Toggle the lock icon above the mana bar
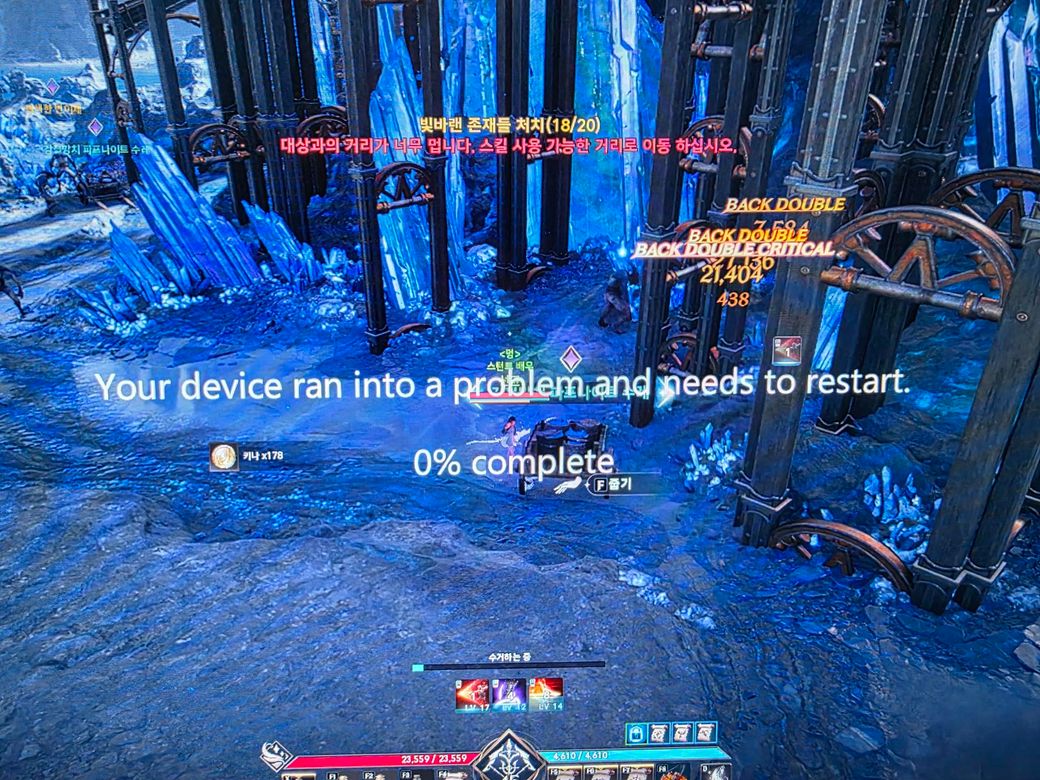 pyautogui.click(x=637, y=734)
